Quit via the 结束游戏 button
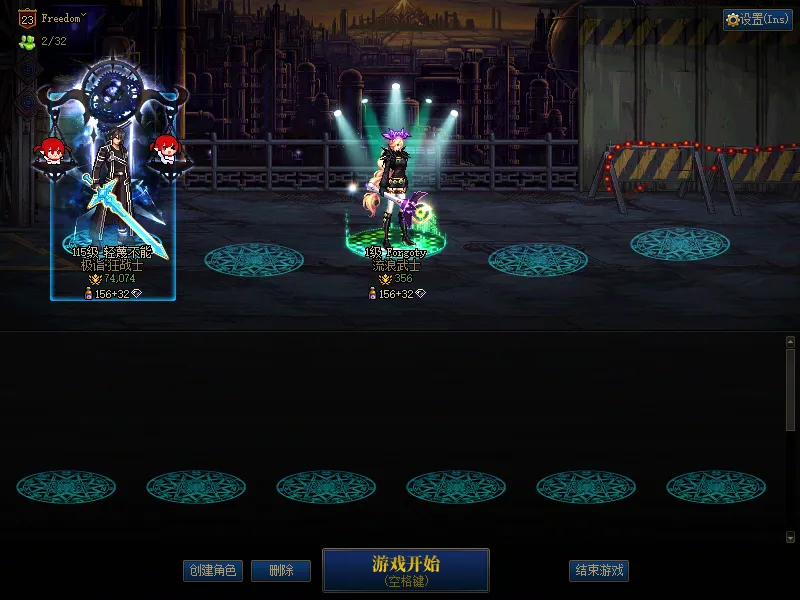This screenshot has height=600, width=800. point(599,571)
